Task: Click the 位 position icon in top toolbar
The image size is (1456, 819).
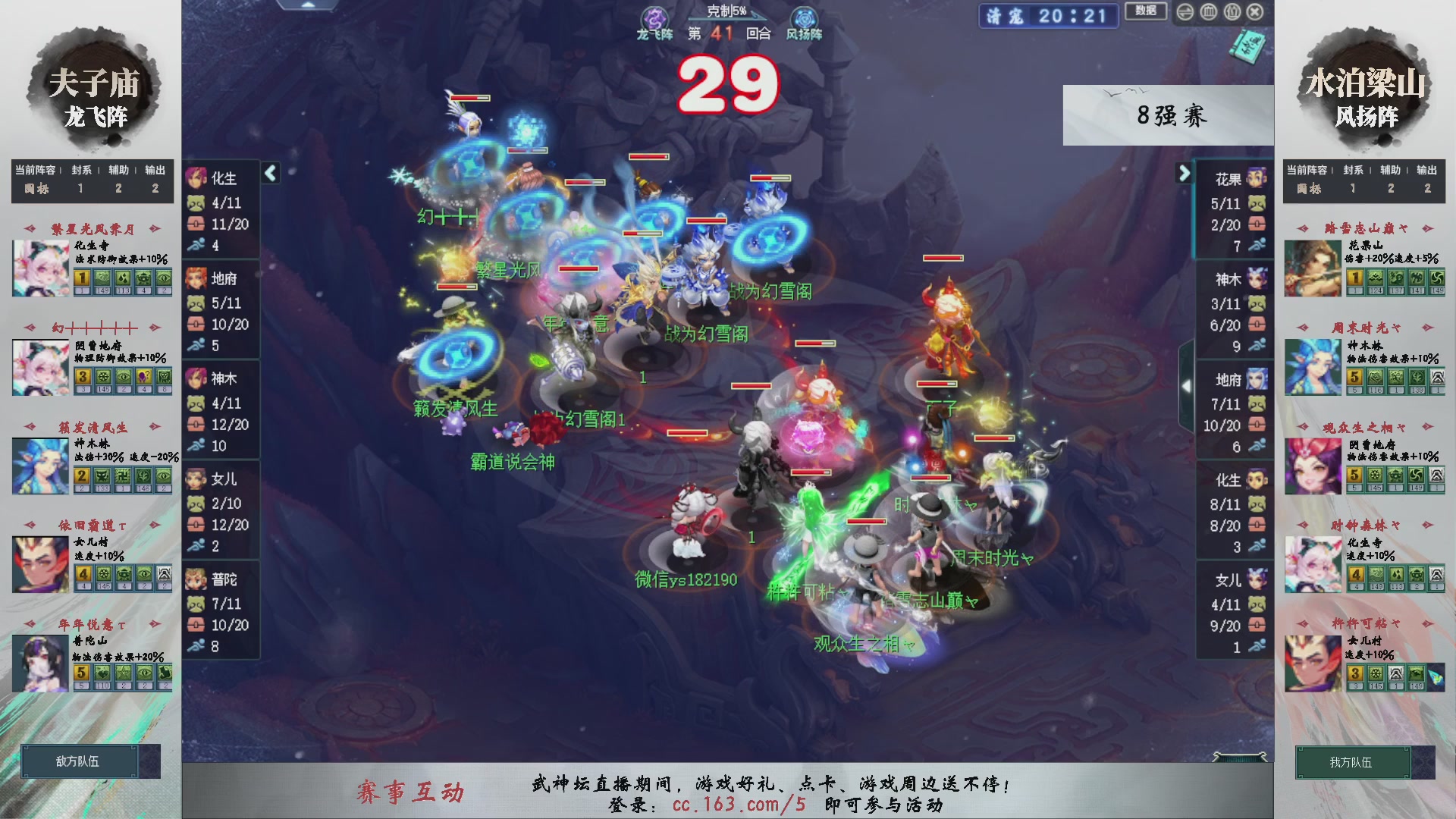Action: (1233, 12)
